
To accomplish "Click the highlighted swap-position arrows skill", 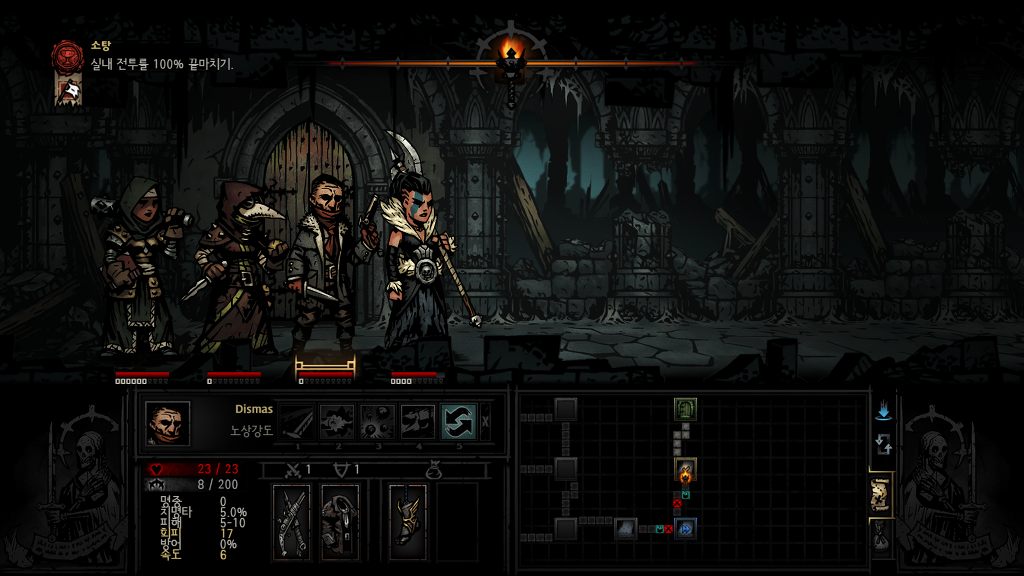I will [459, 422].
